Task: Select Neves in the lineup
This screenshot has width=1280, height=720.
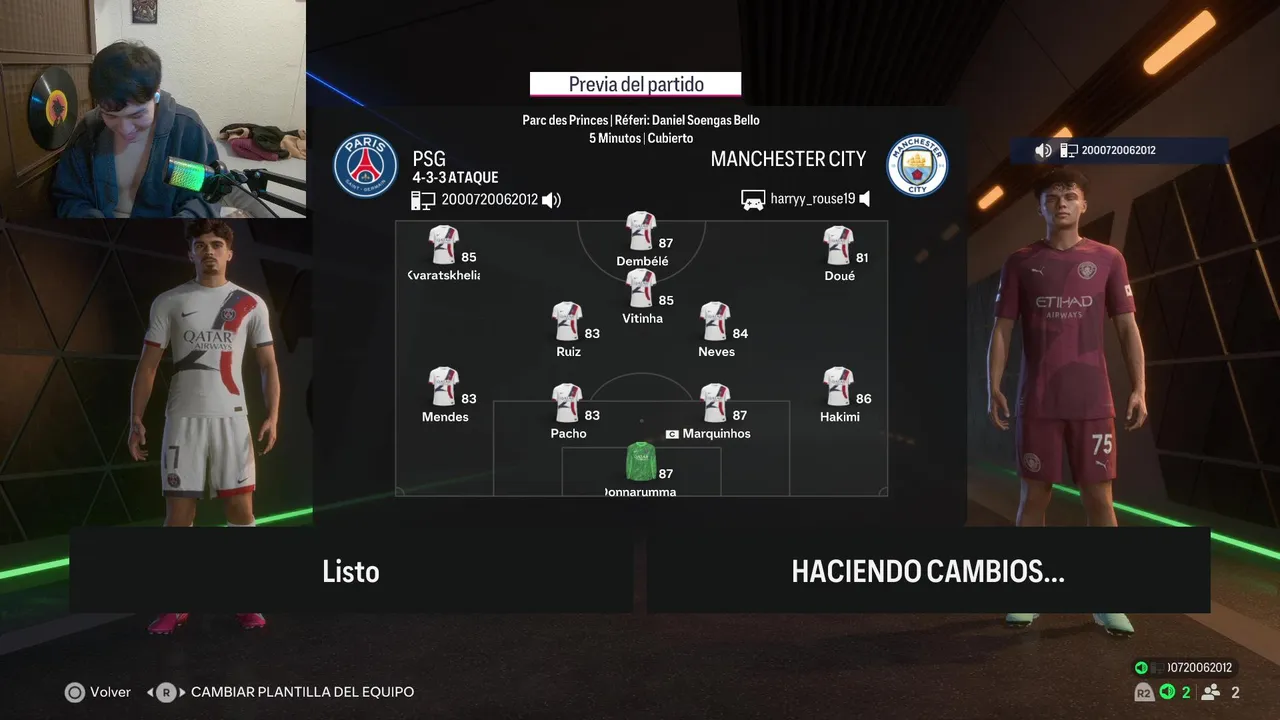Action: tap(715, 321)
